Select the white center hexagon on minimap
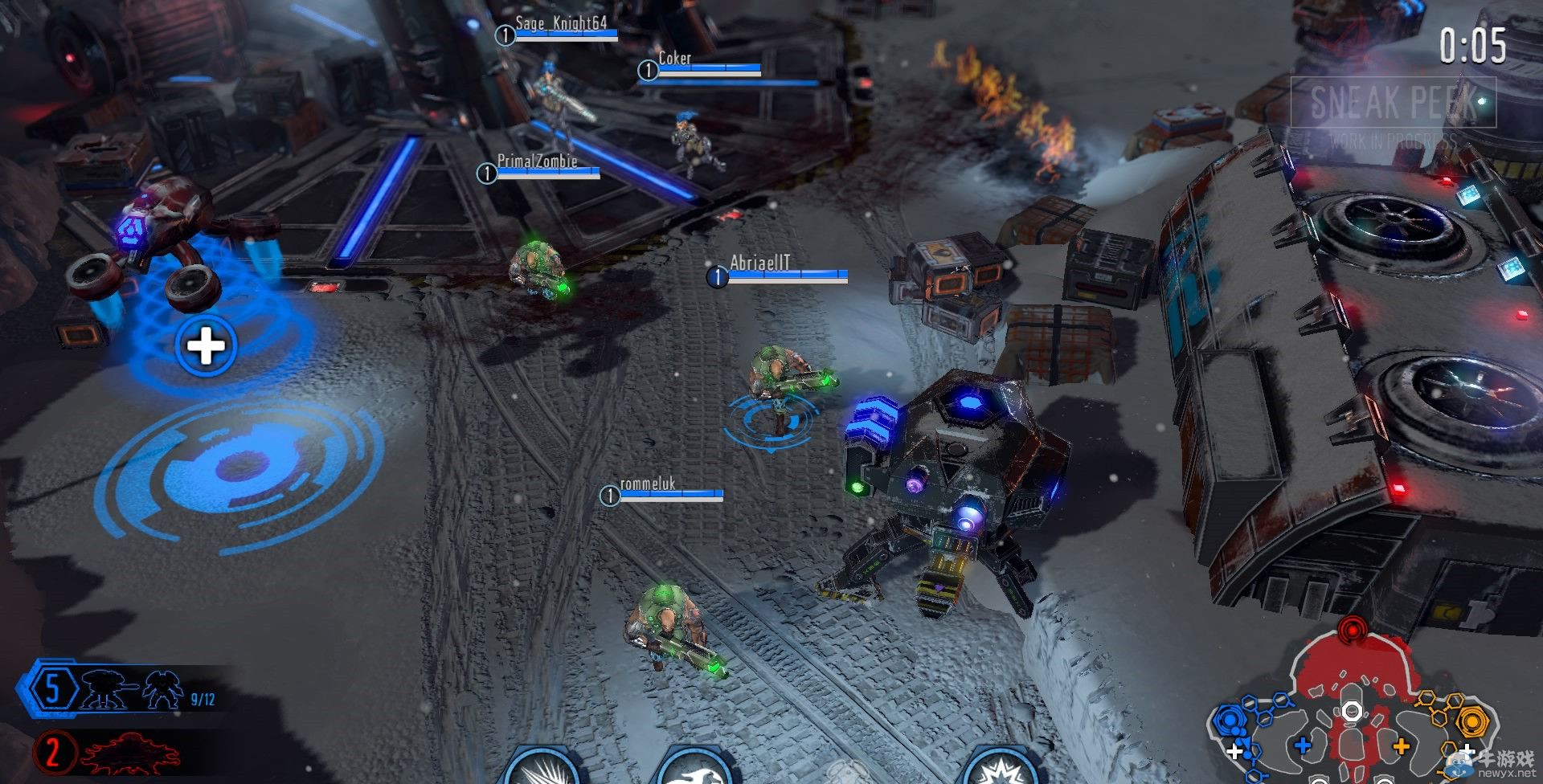The height and width of the screenshot is (784, 1543). click(x=1352, y=712)
